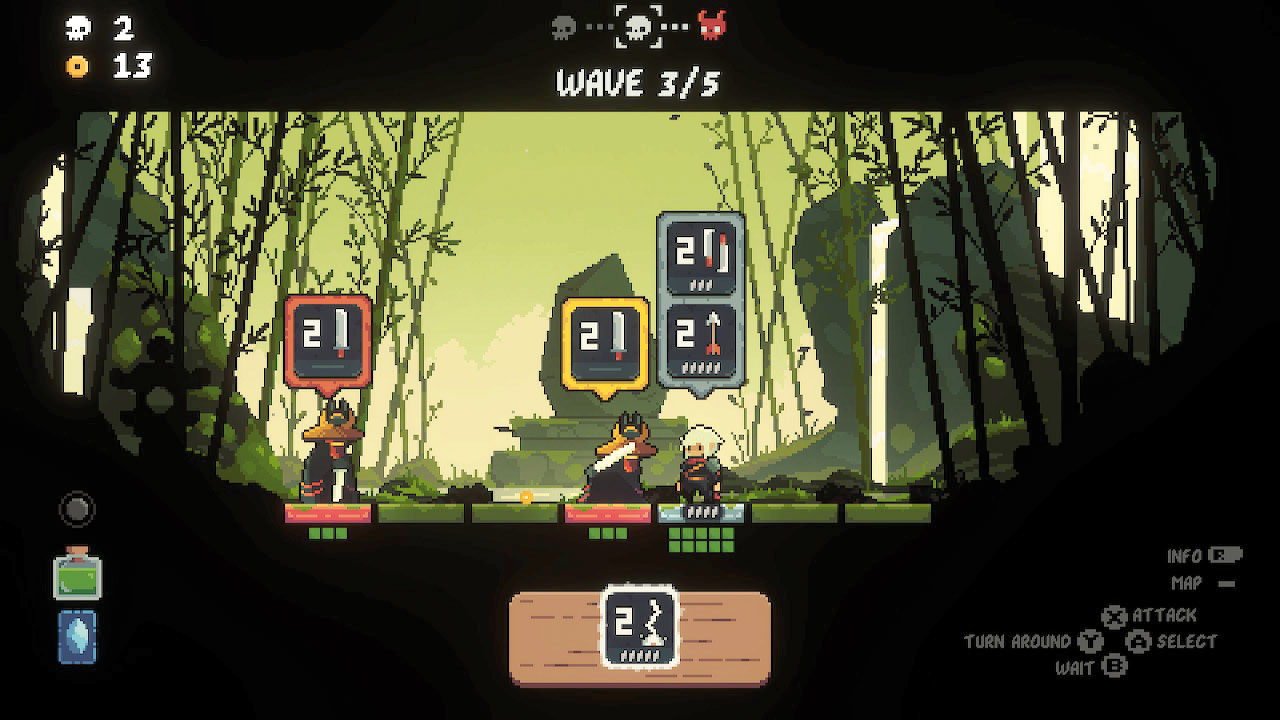Inspect the yellow-framed enemy sword tile
Screen dimensions: 1280x720
click(x=605, y=341)
